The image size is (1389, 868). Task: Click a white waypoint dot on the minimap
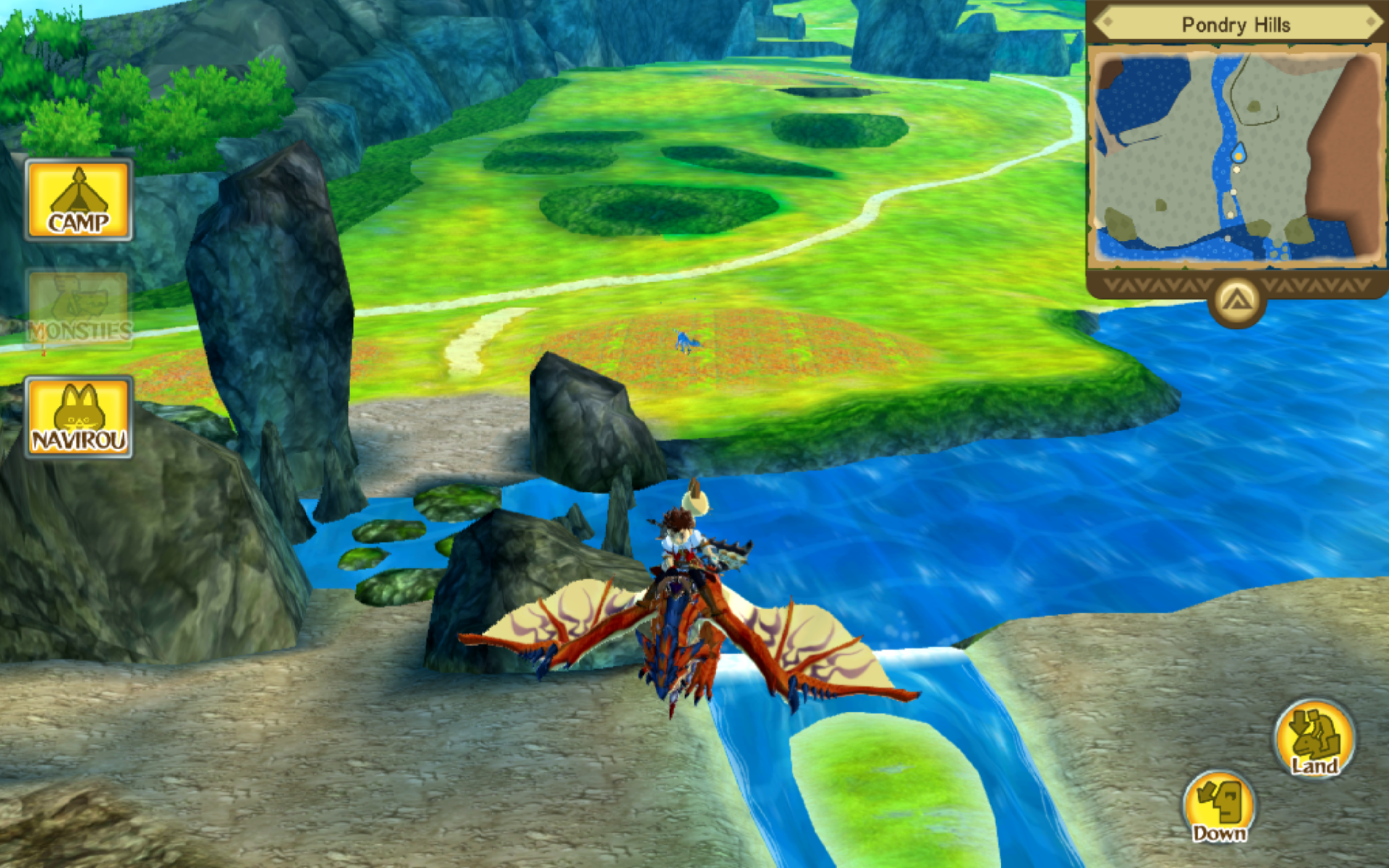tap(1237, 170)
